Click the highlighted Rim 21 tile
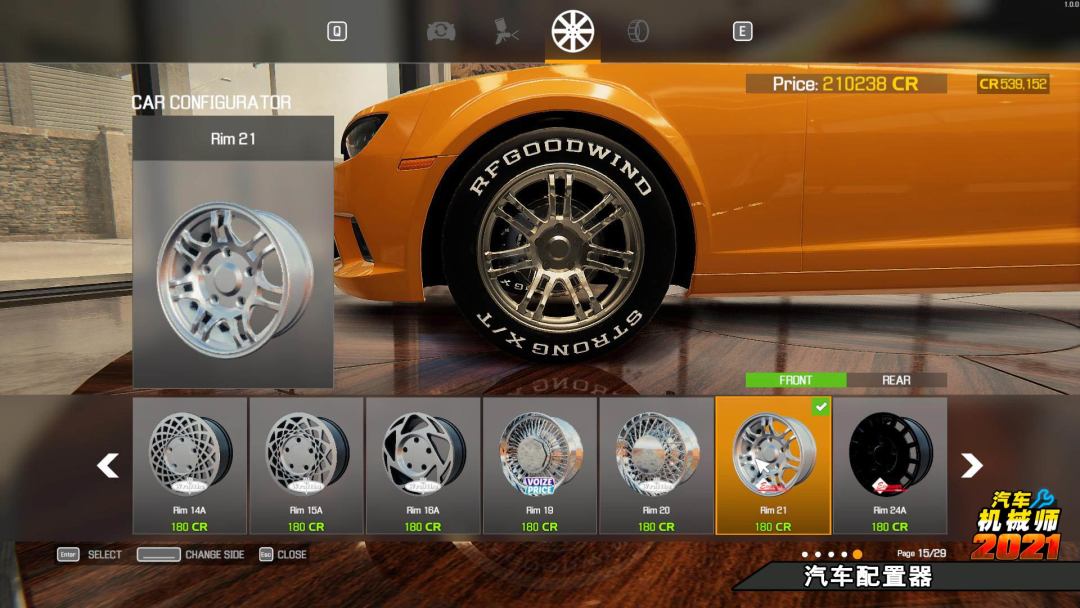 (x=773, y=465)
